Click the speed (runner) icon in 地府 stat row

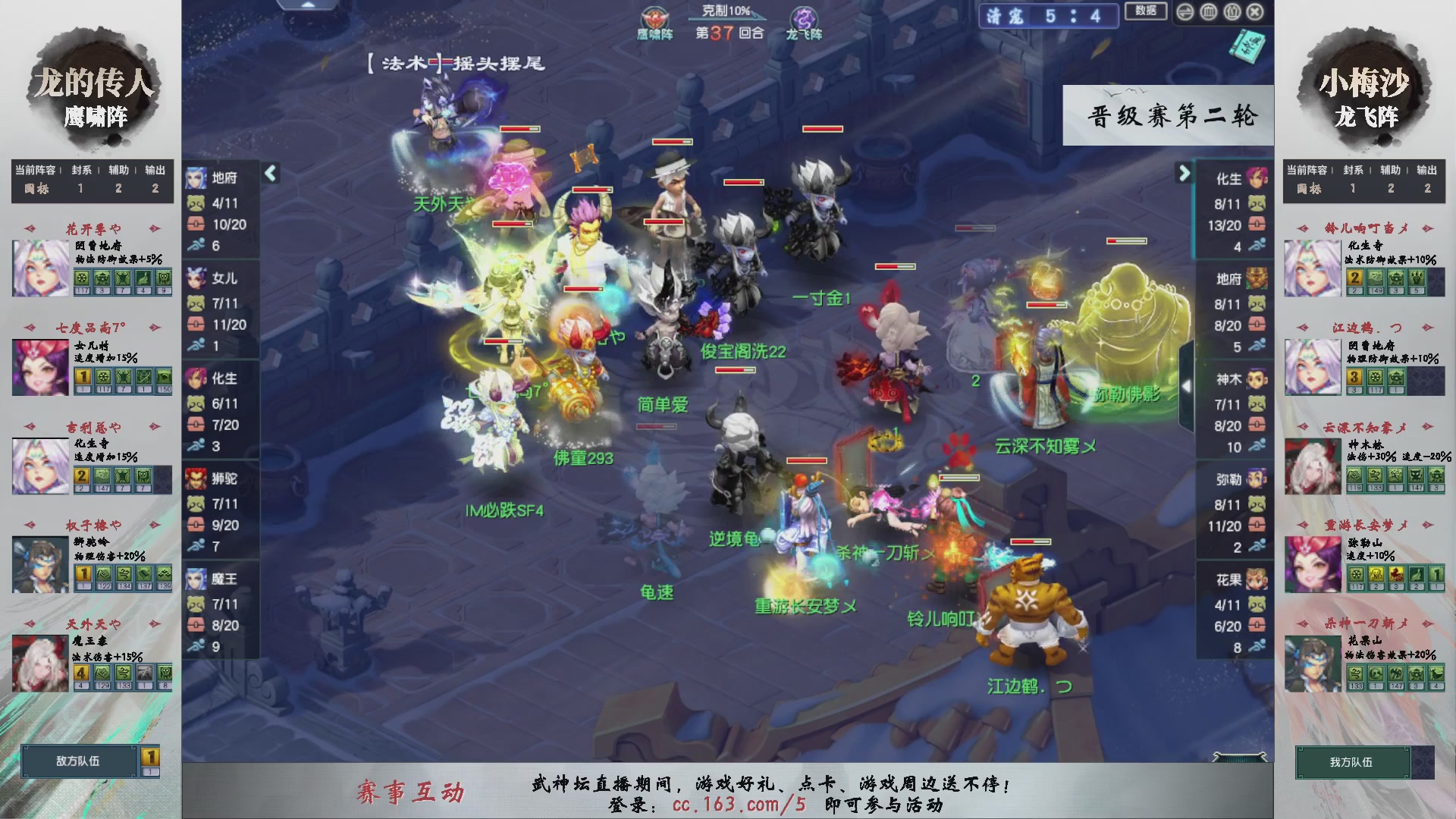[196, 243]
